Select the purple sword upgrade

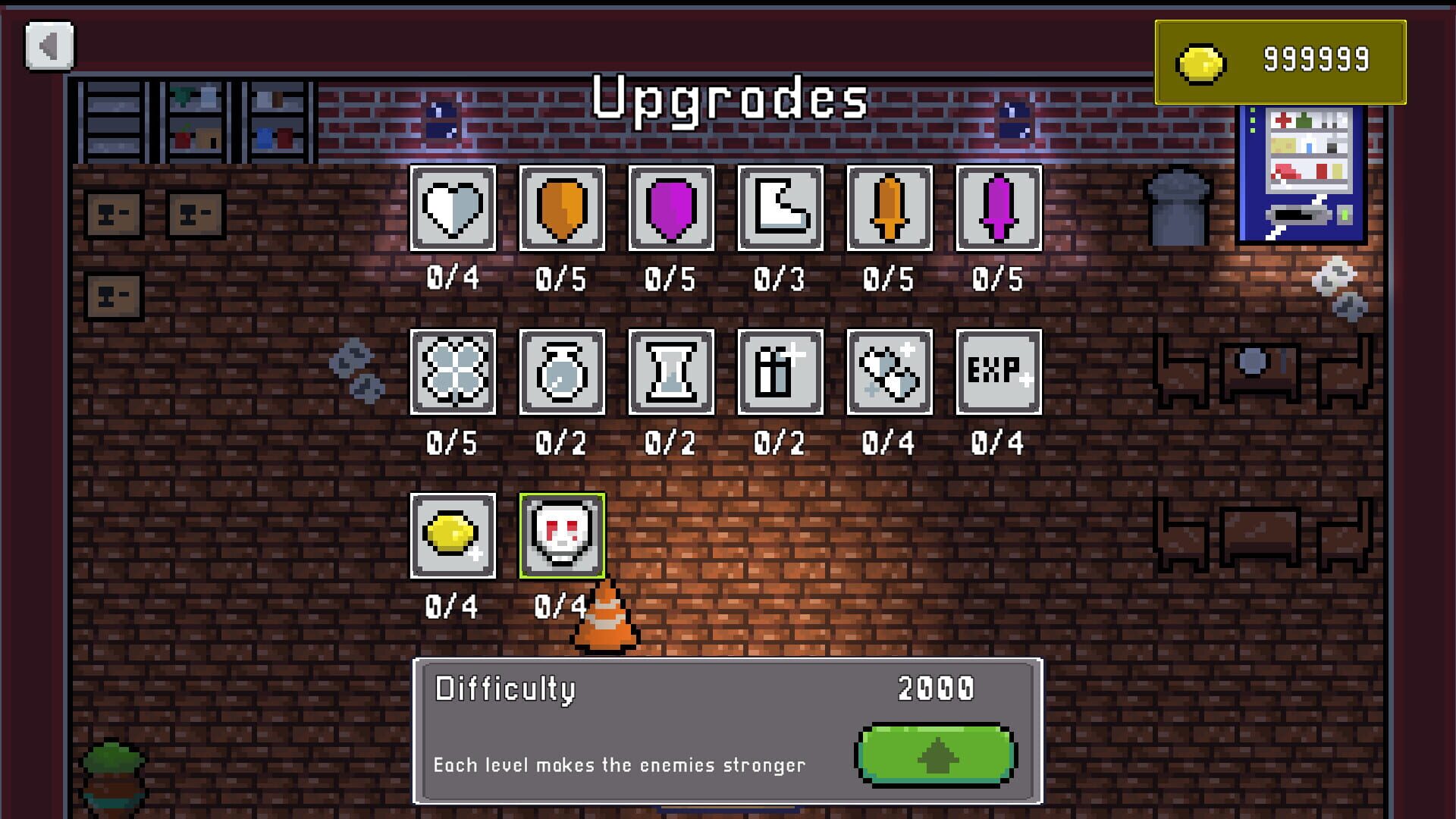point(999,209)
